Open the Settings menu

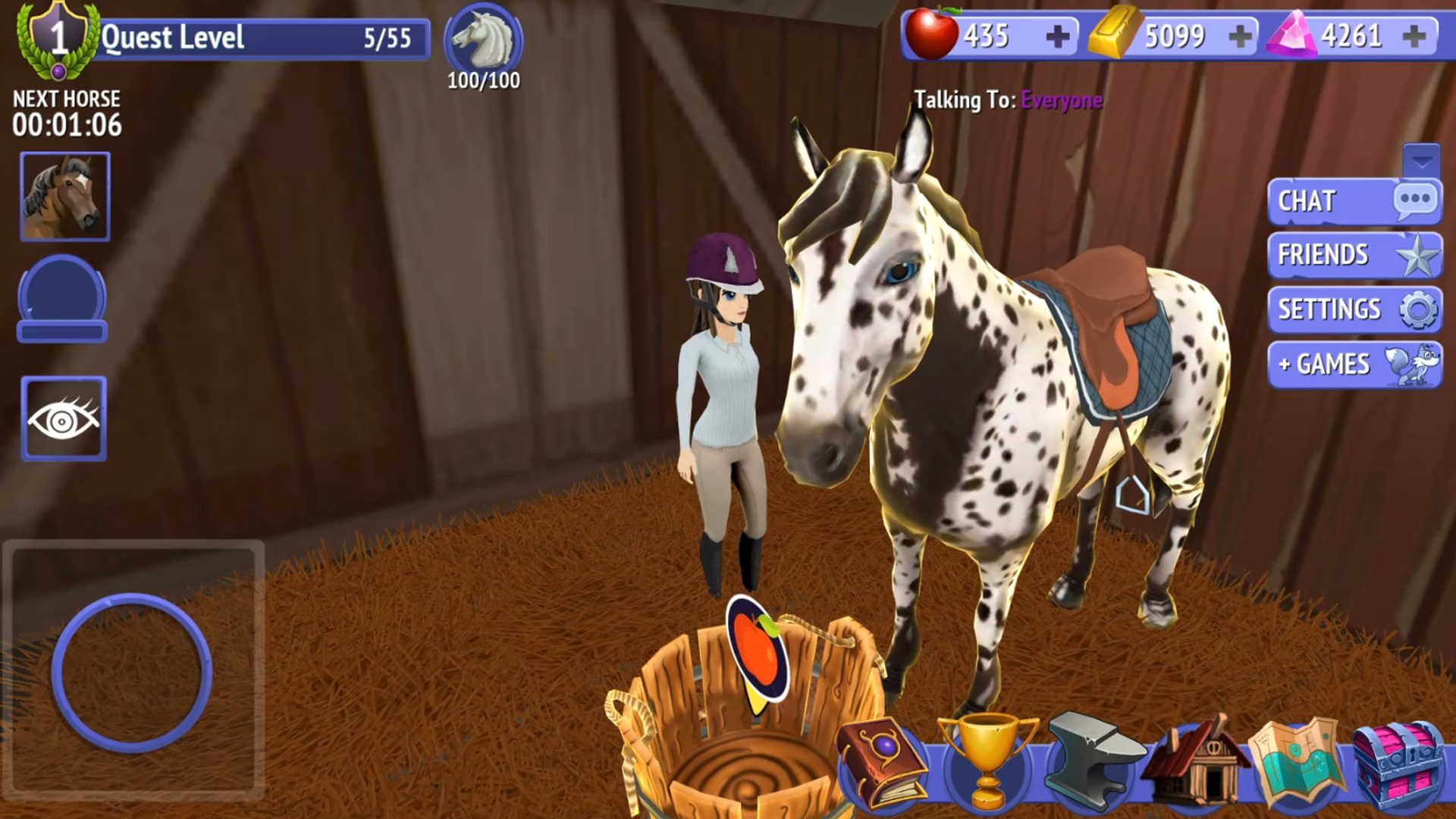[1354, 310]
